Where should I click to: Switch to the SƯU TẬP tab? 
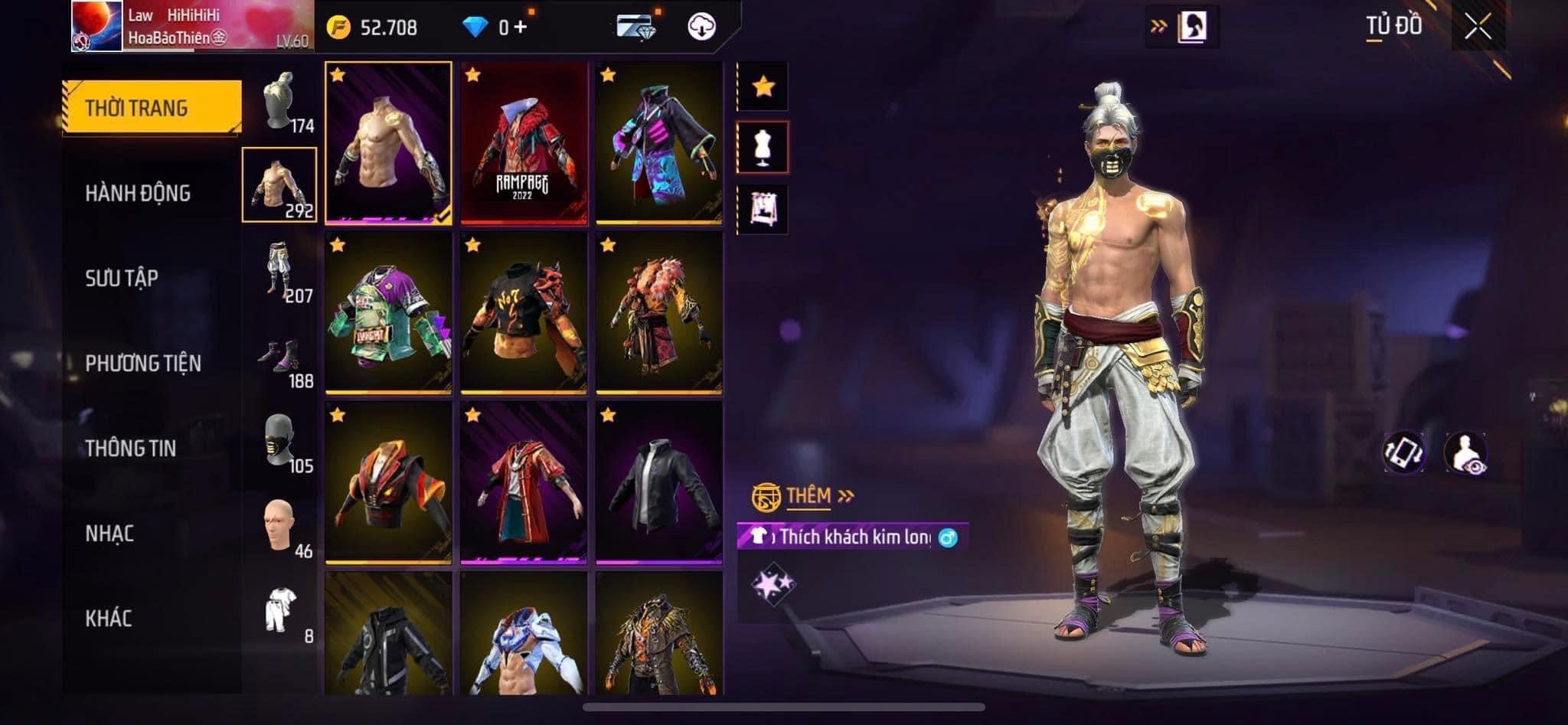(122, 278)
